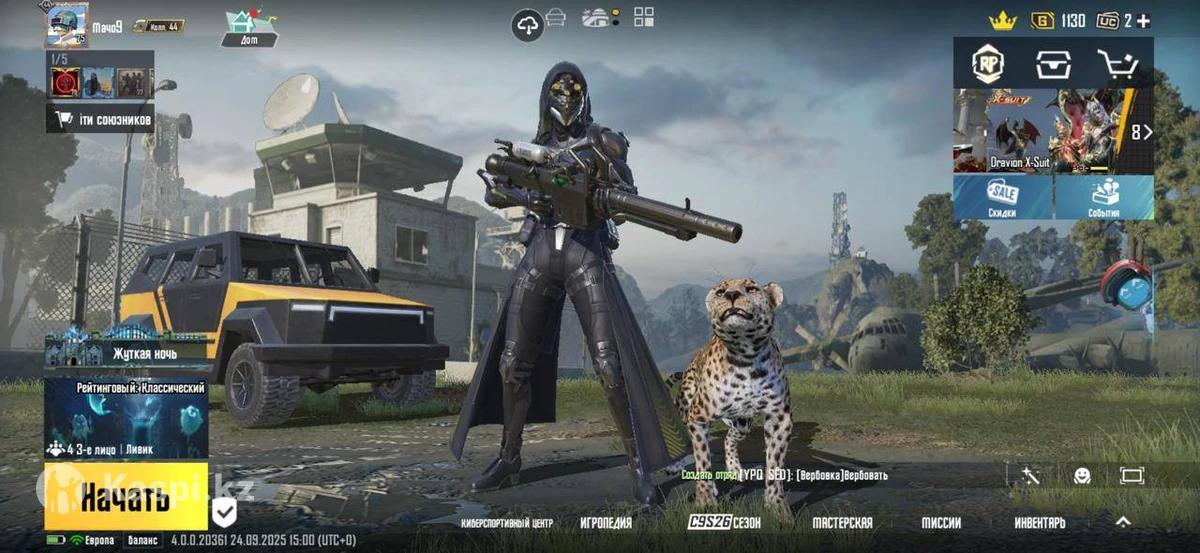The image size is (1200, 553).
Task: Open the cloud download manager
Action: (x=527, y=25)
